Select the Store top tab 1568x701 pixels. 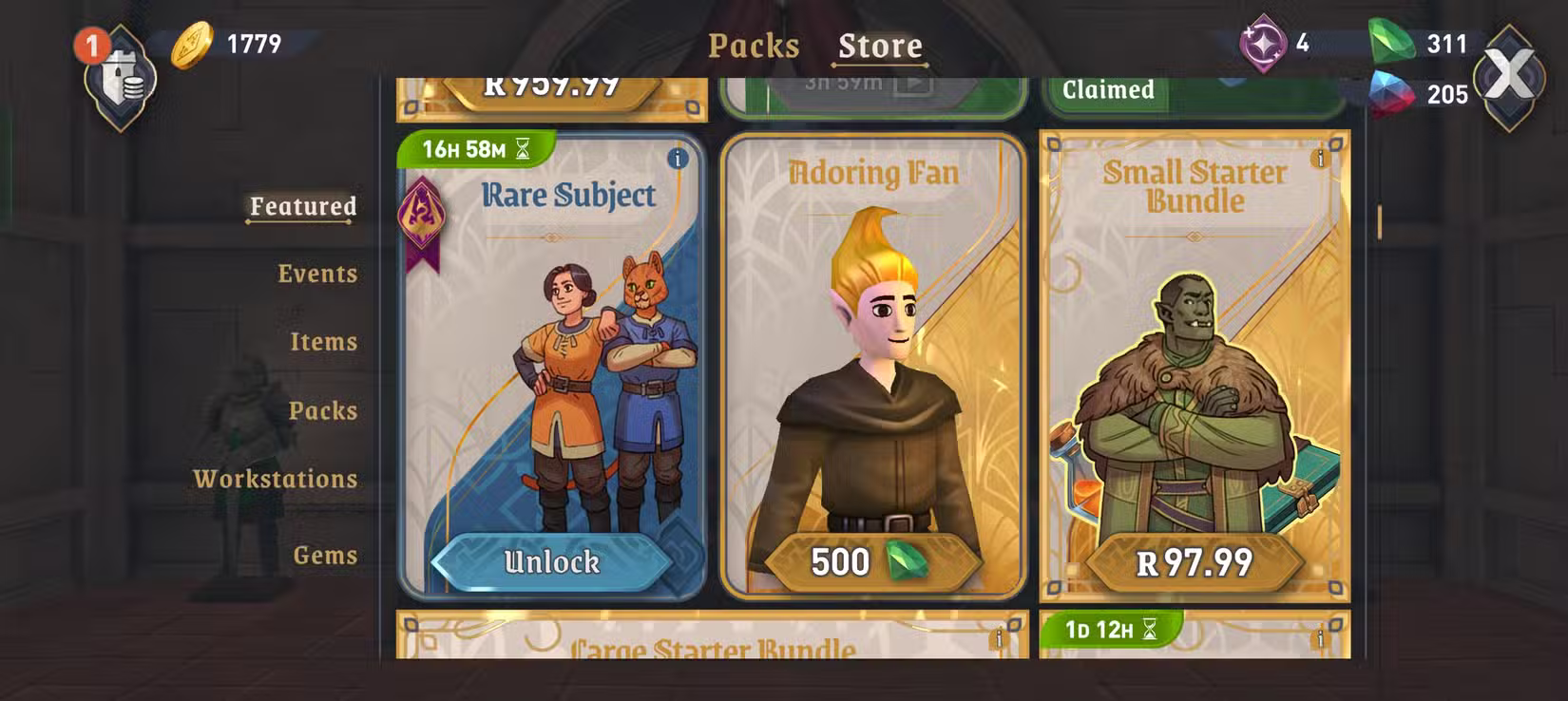(x=880, y=46)
